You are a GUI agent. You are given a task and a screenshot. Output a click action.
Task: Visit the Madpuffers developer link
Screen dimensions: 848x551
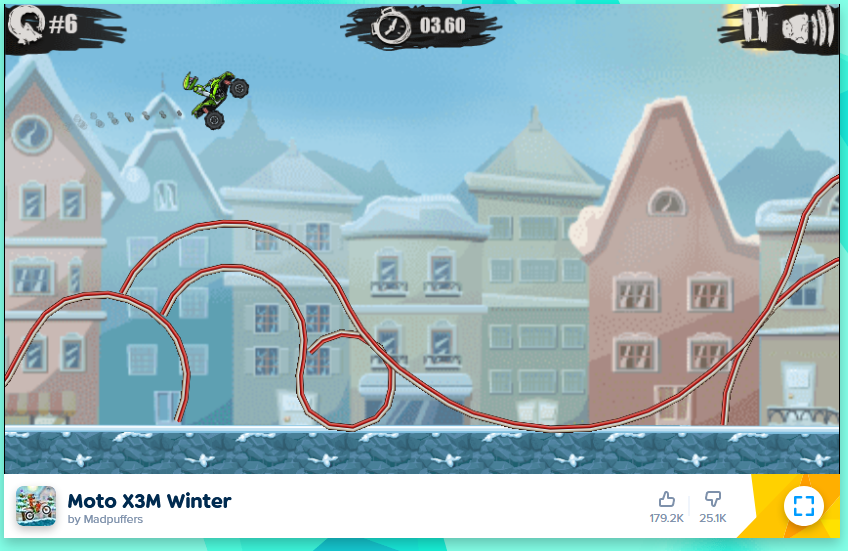tap(103, 520)
